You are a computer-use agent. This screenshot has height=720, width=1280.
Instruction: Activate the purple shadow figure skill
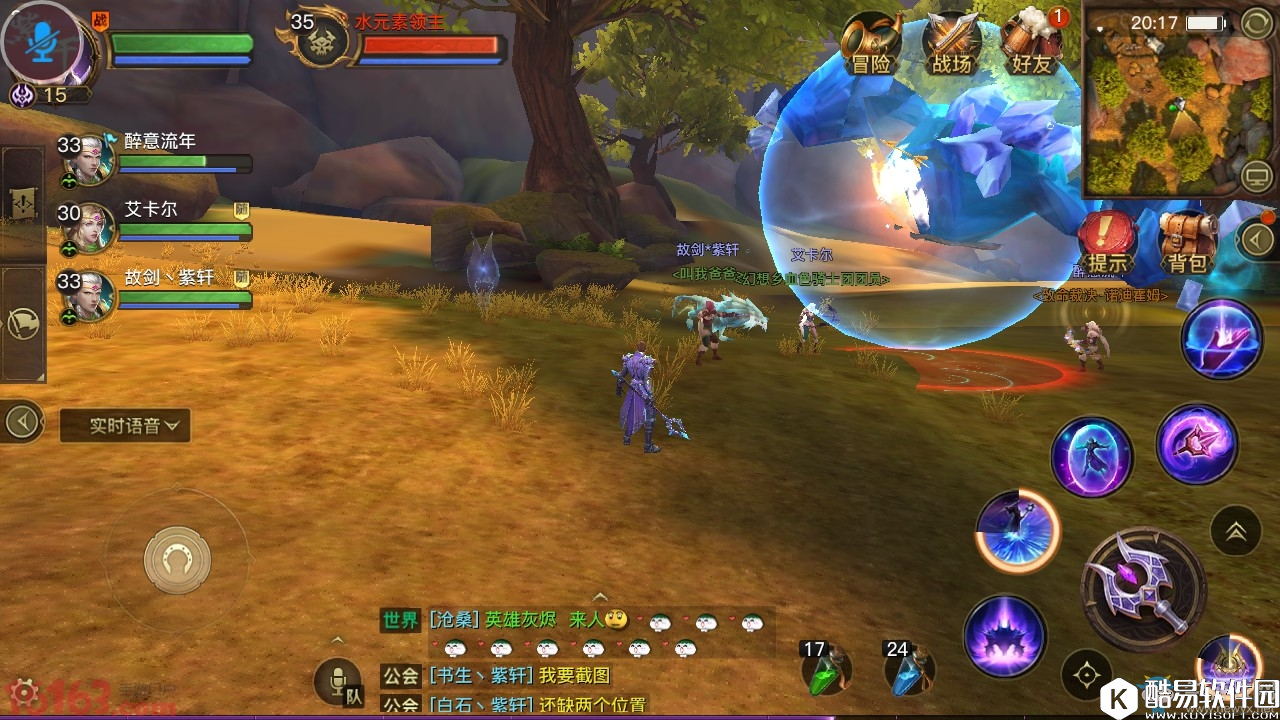(x=1091, y=457)
